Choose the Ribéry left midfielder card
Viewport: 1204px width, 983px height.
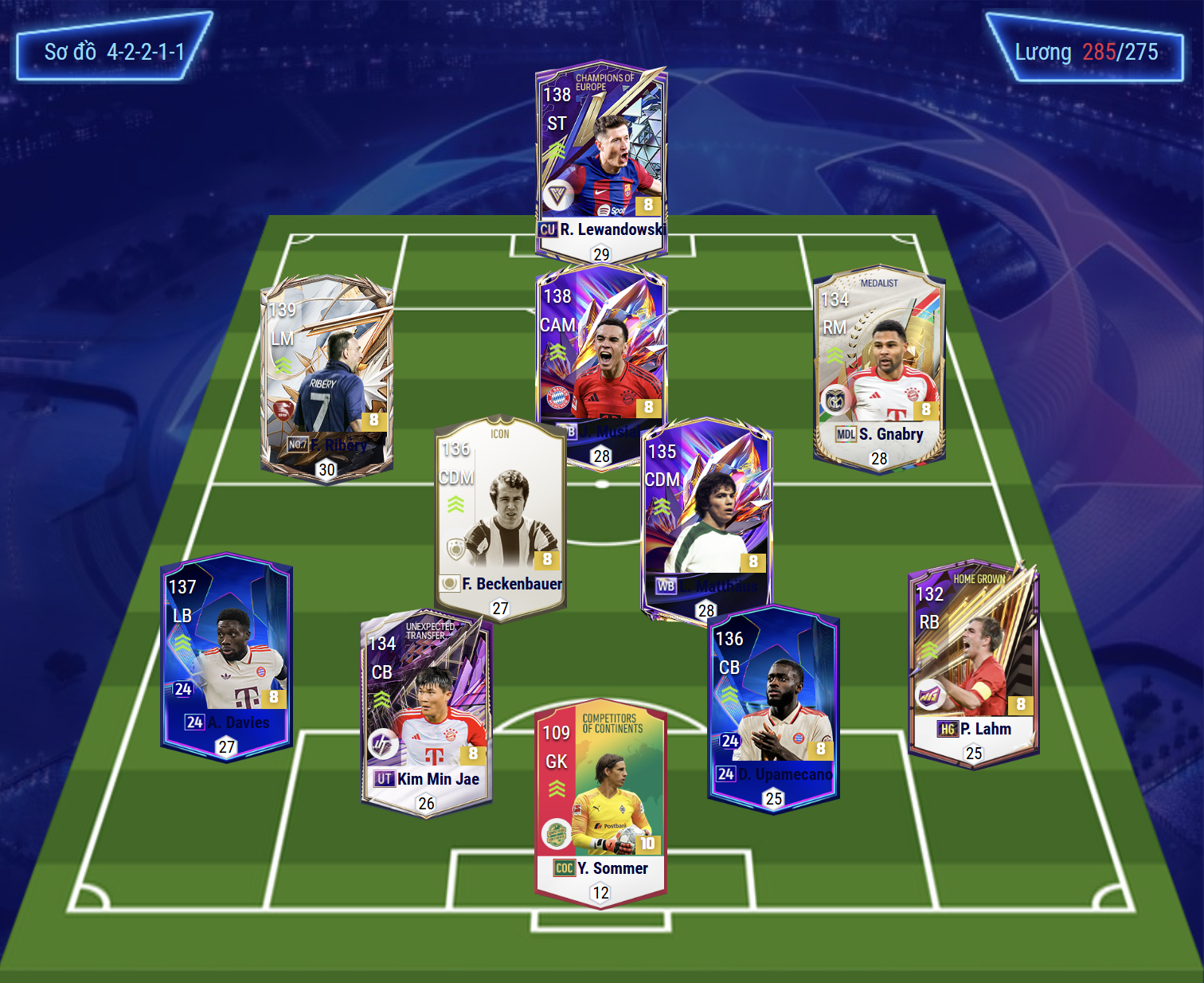326,376
